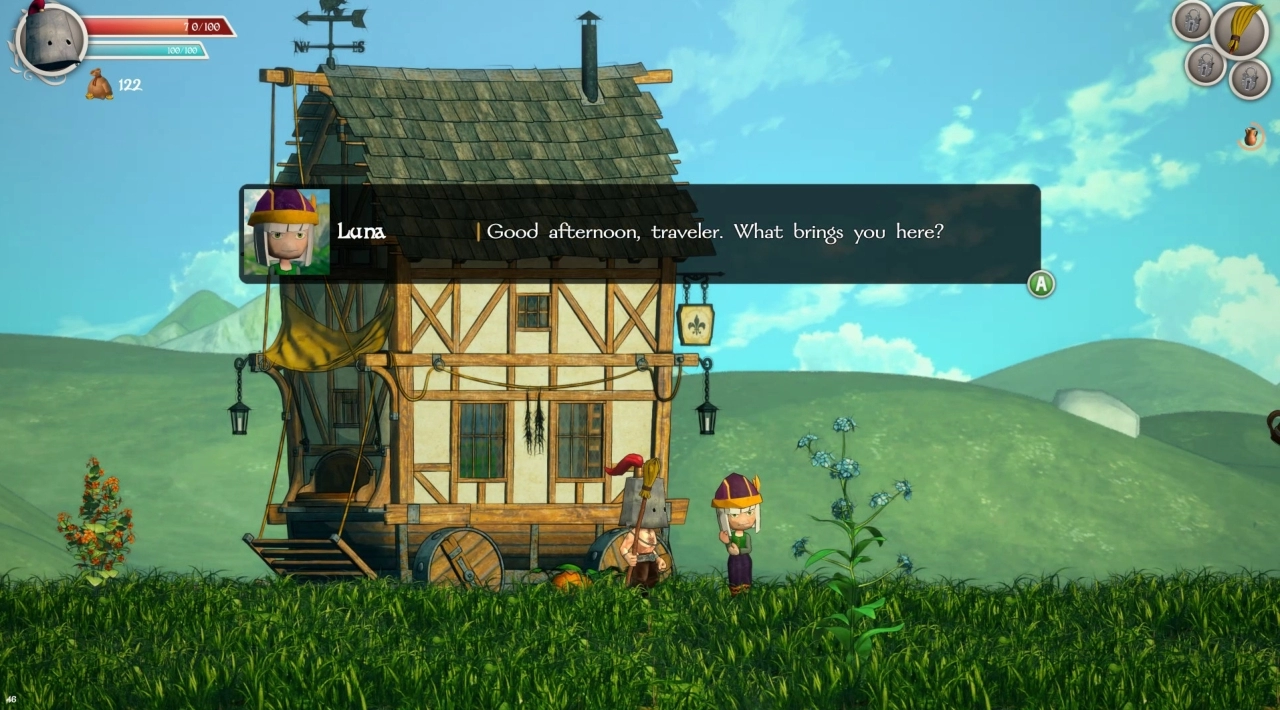Use the clay jug item icon
Screen dimensions: 1280x710
pos(1250,136)
